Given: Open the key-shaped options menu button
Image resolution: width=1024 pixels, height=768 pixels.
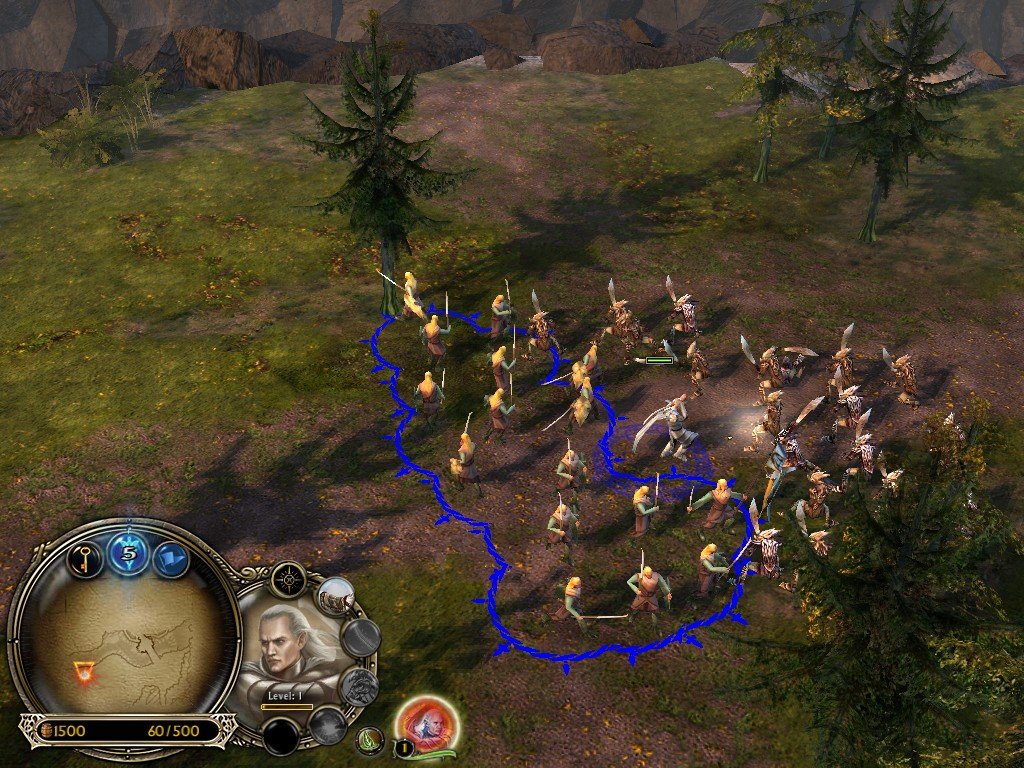Looking at the screenshot, I should click(x=85, y=557).
